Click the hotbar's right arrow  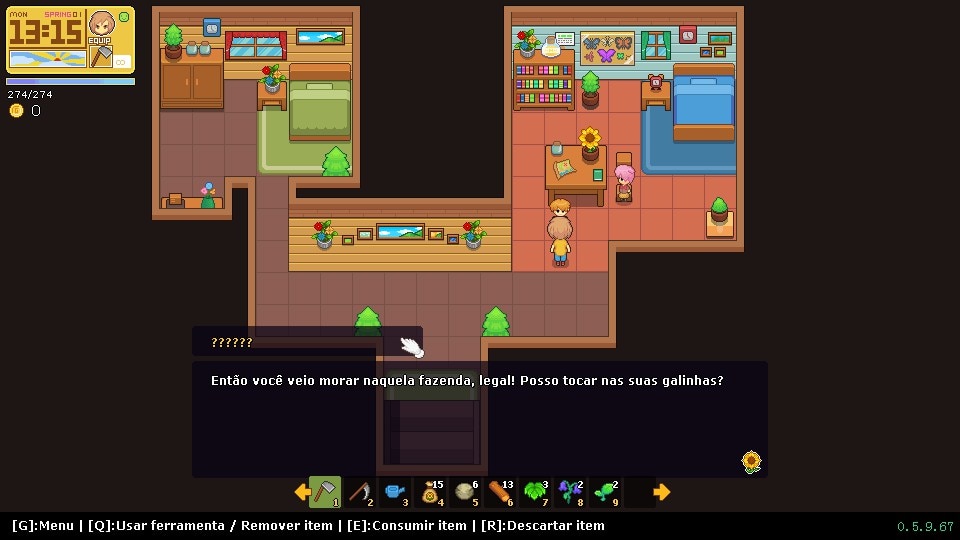(x=661, y=492)
